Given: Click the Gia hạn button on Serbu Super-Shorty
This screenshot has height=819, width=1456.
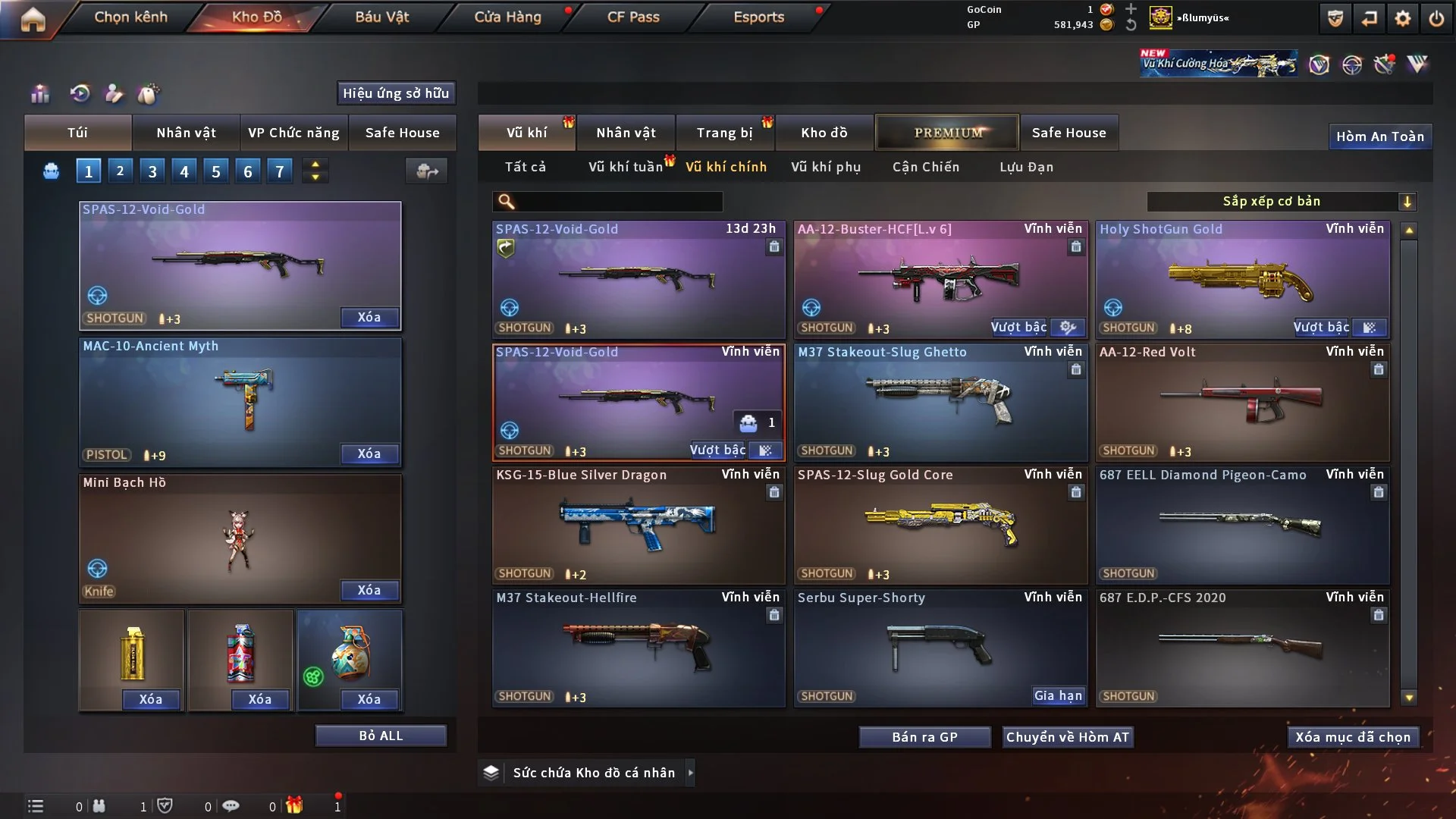Looking at the screenshot, I should tap(1059, 695).
